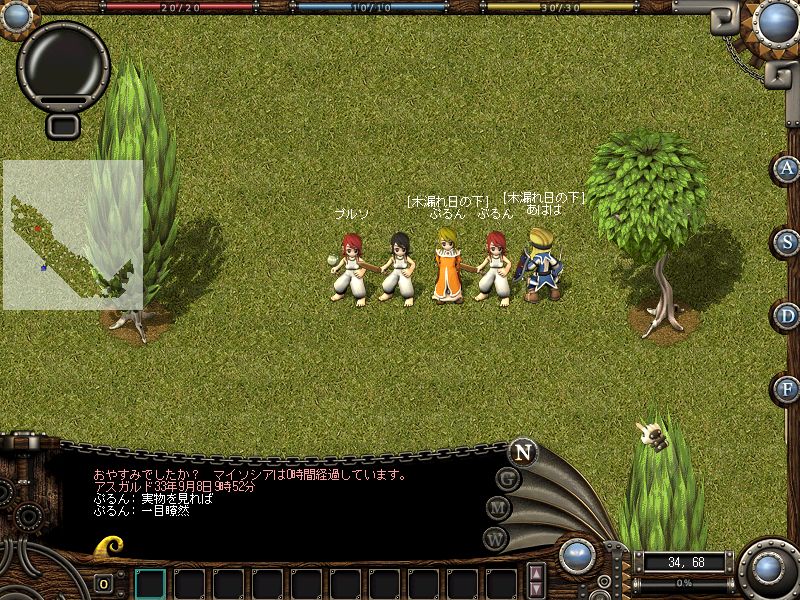Activate the blue orb beside the chat panel

[x=576, y=556]
